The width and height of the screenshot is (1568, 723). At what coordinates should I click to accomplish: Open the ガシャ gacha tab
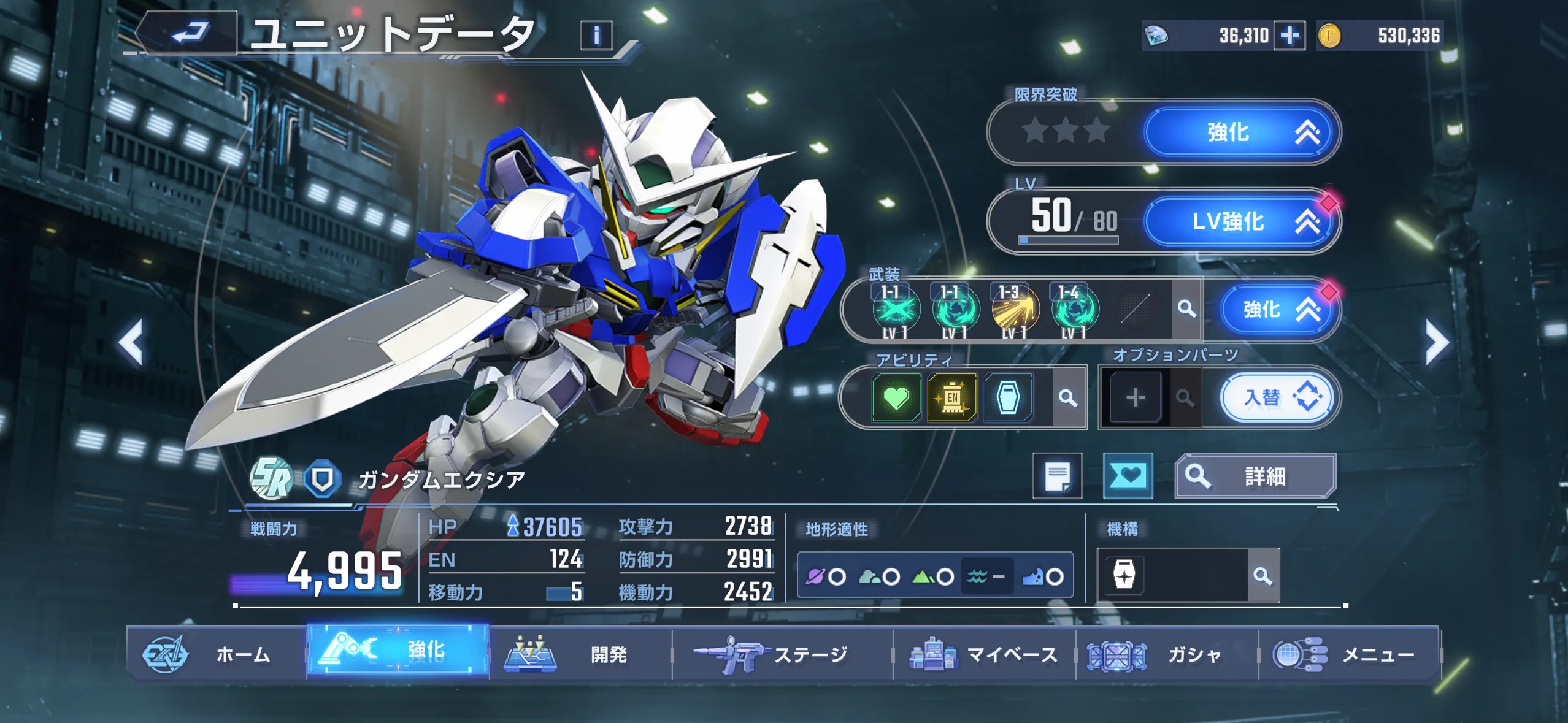1166,654
